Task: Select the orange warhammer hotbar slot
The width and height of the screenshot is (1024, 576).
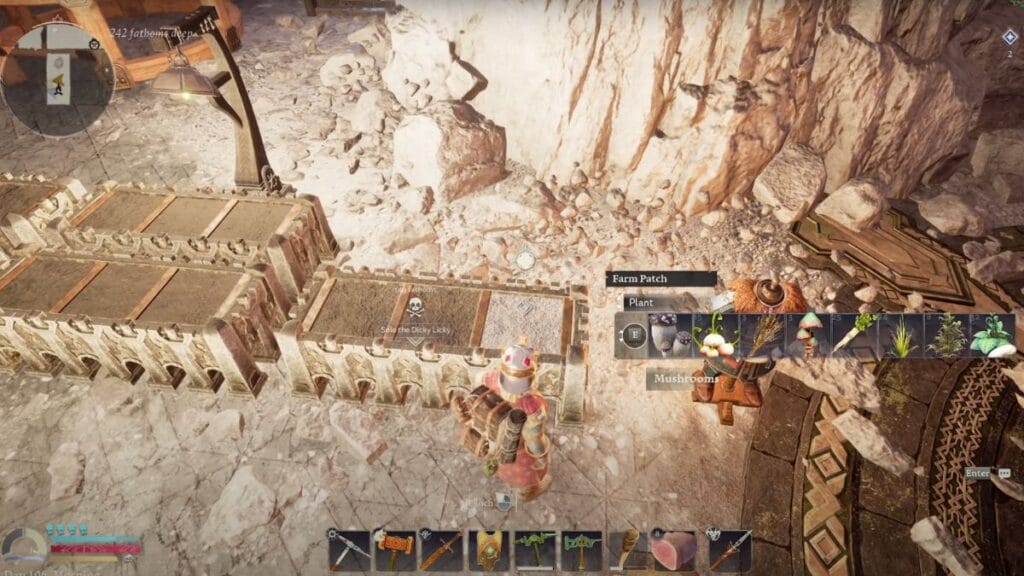Action: tap(396, 551)
